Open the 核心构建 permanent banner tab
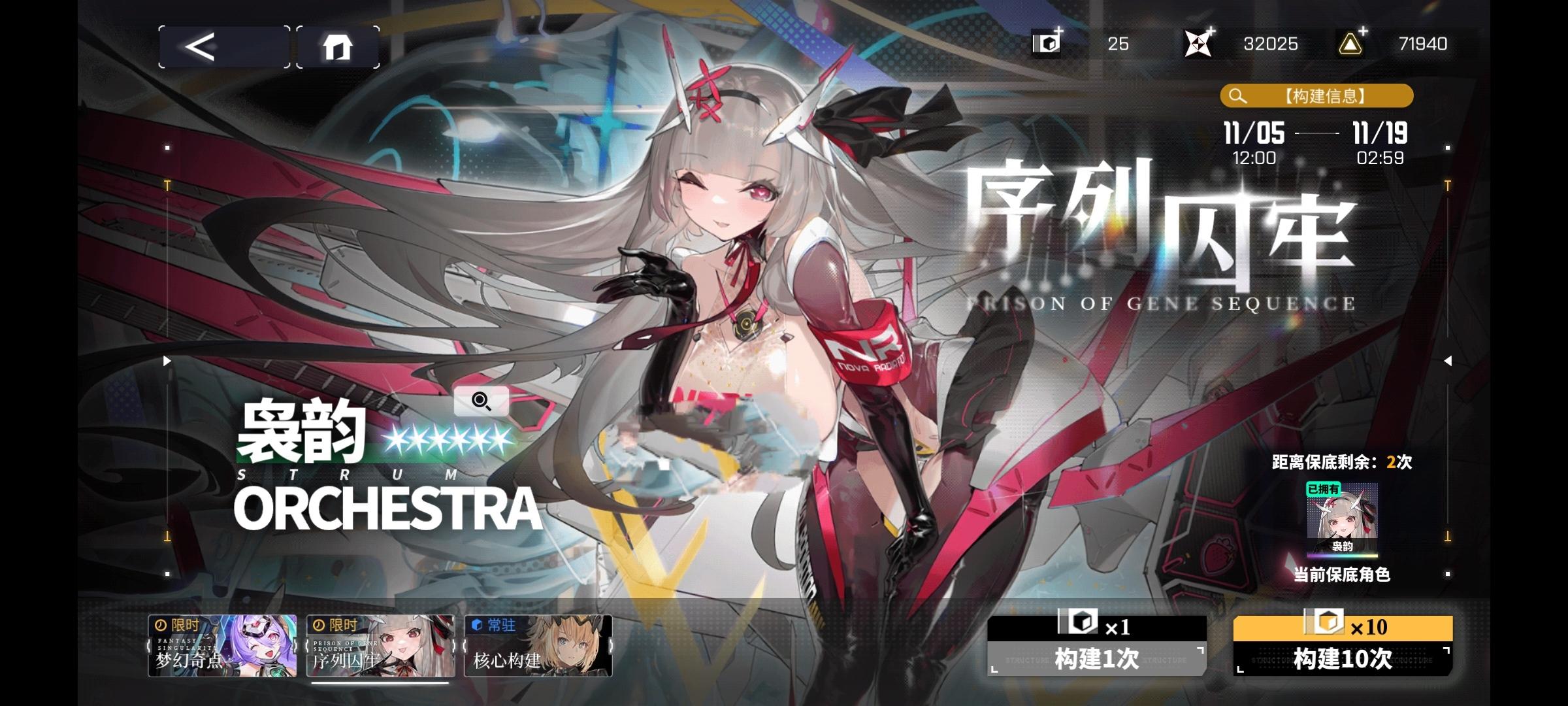This screenshot has height=706, width=1568. click(x=539, y=647)
